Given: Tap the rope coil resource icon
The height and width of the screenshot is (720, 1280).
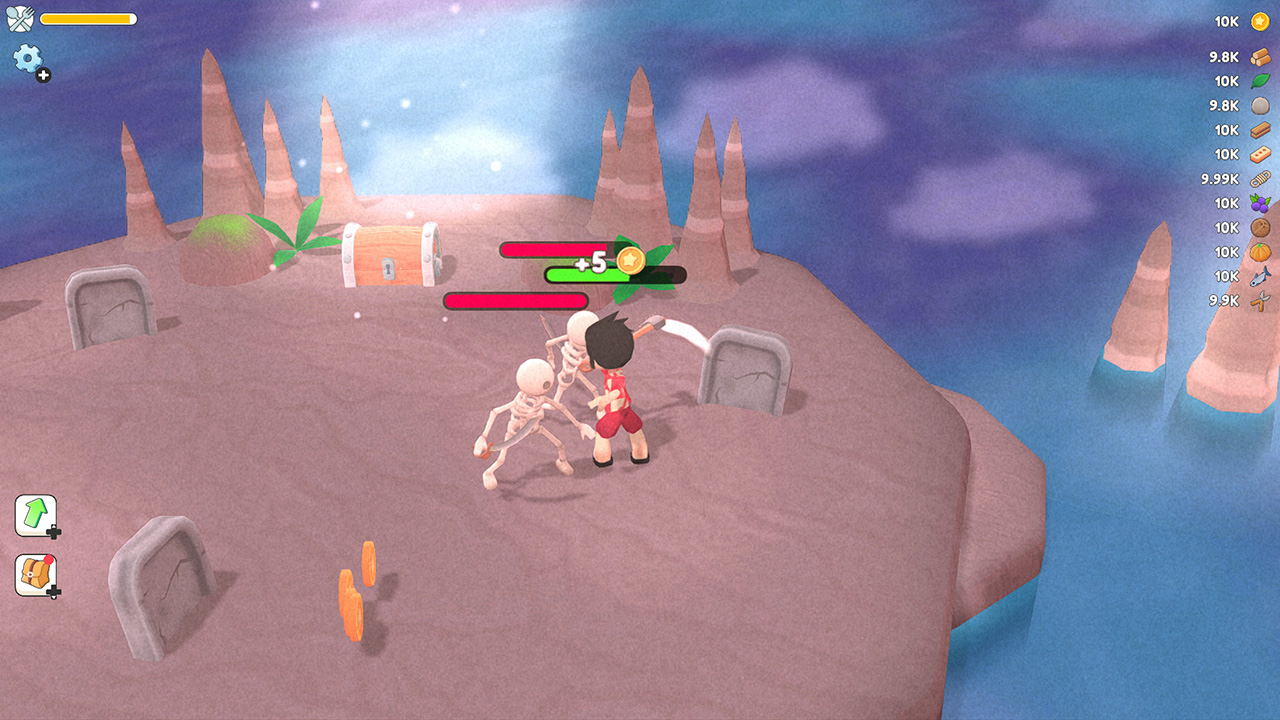Looking at the screenshot, I should (1258, 178).
